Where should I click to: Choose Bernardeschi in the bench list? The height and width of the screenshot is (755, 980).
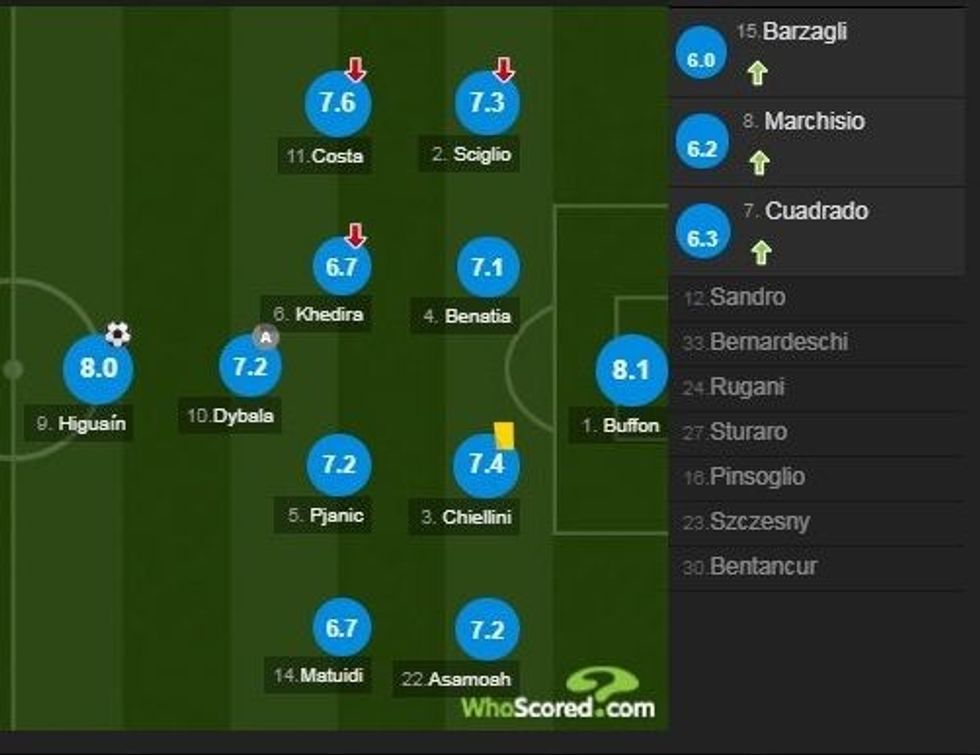(778, 342)
